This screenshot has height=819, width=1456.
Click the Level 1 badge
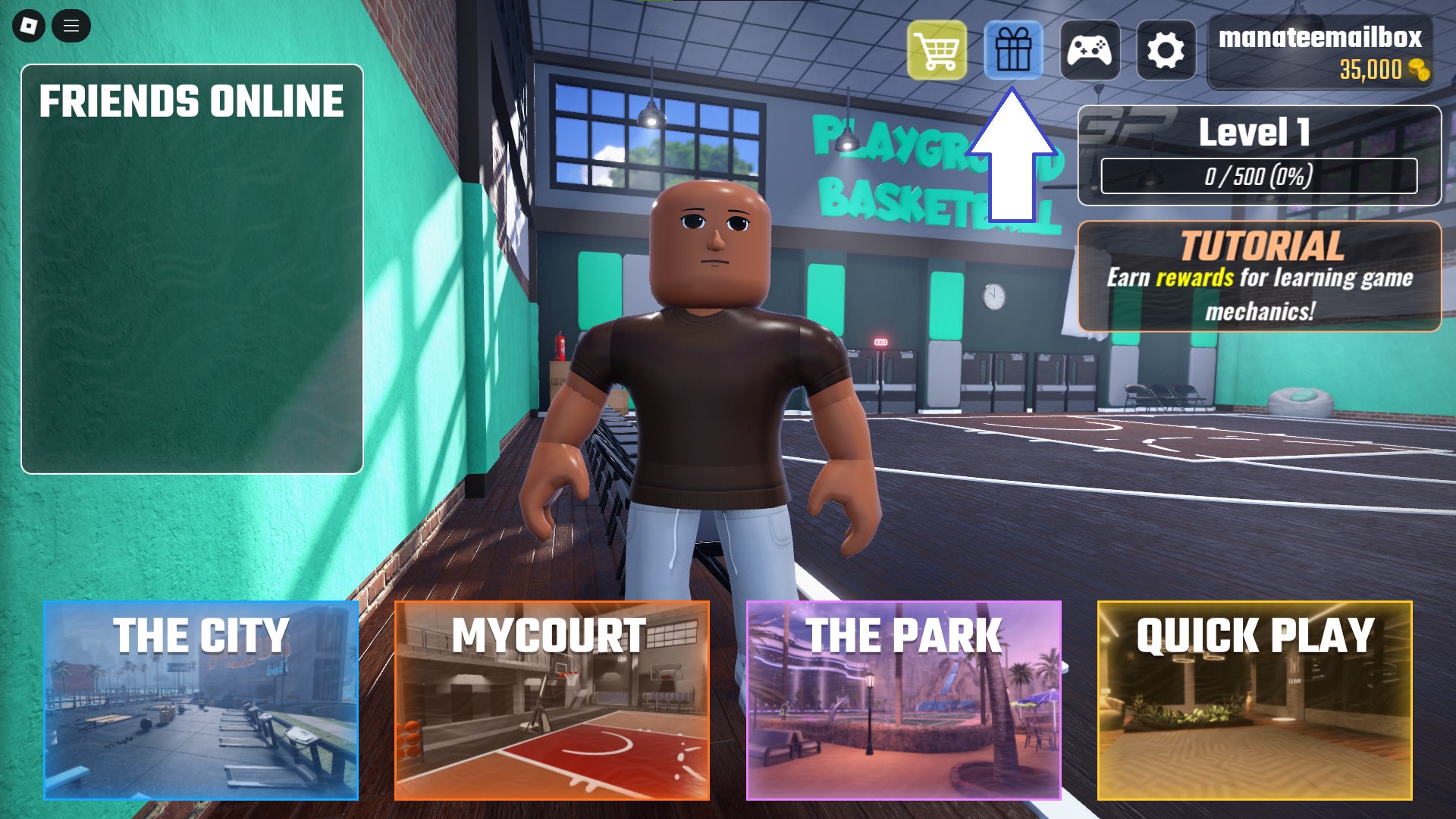[1254, 134]
